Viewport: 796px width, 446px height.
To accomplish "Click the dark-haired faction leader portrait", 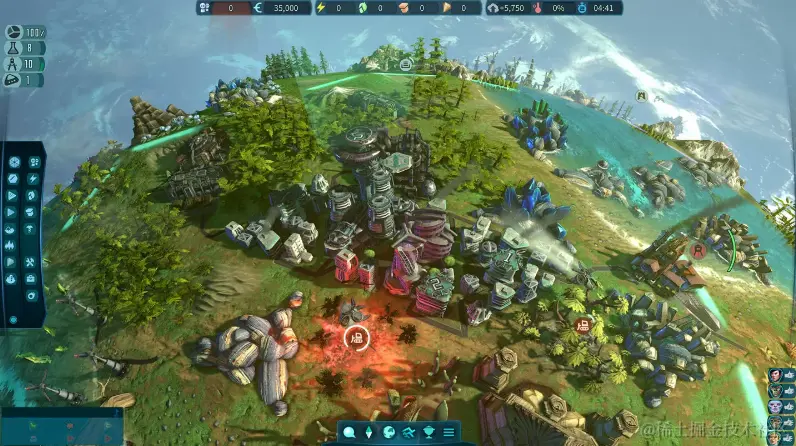I will 775,375.
